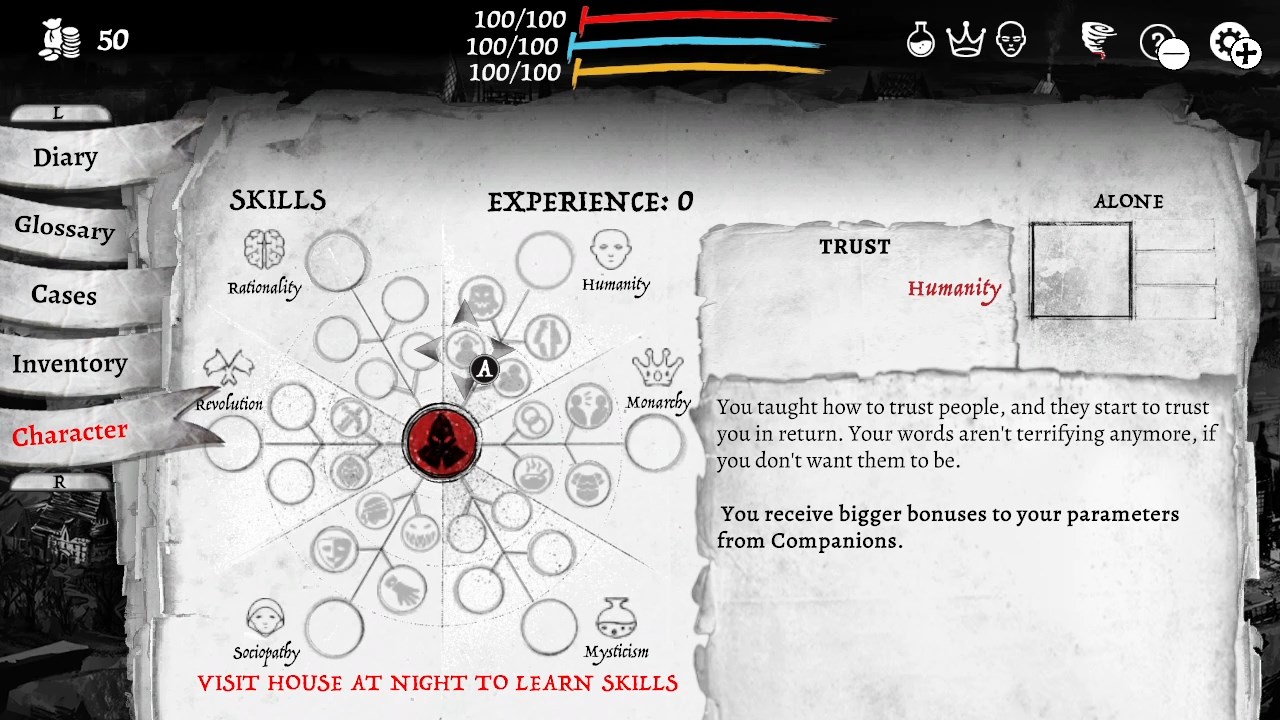Open the Cases tab
This screenshot has height=720, width=1280.
[x=62, y=295]
